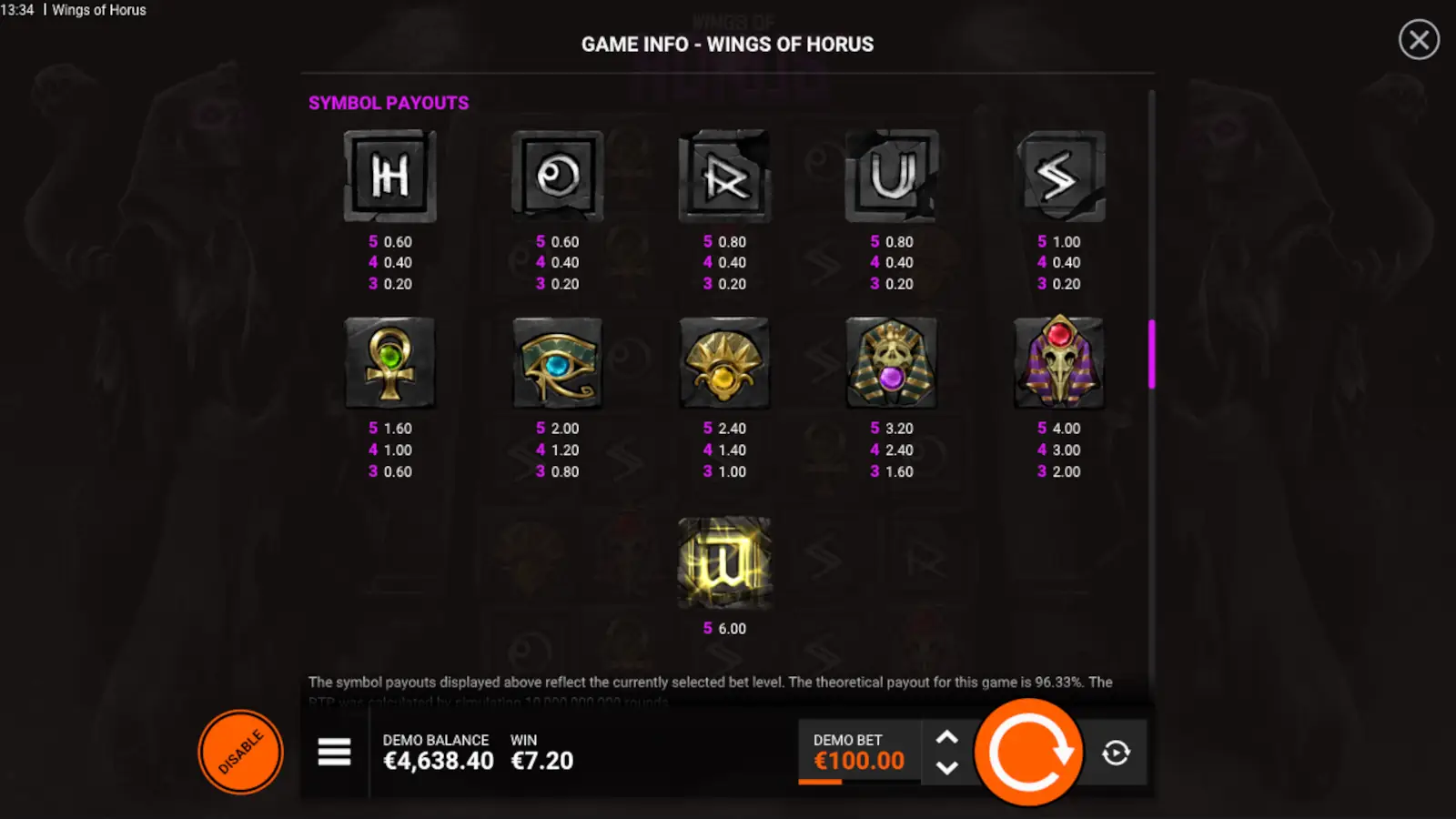Image resolution: width=1456 pixels, height=819 pixels.
Task: Click the €100.00 demo bet field
Action: tap(856, 761)
